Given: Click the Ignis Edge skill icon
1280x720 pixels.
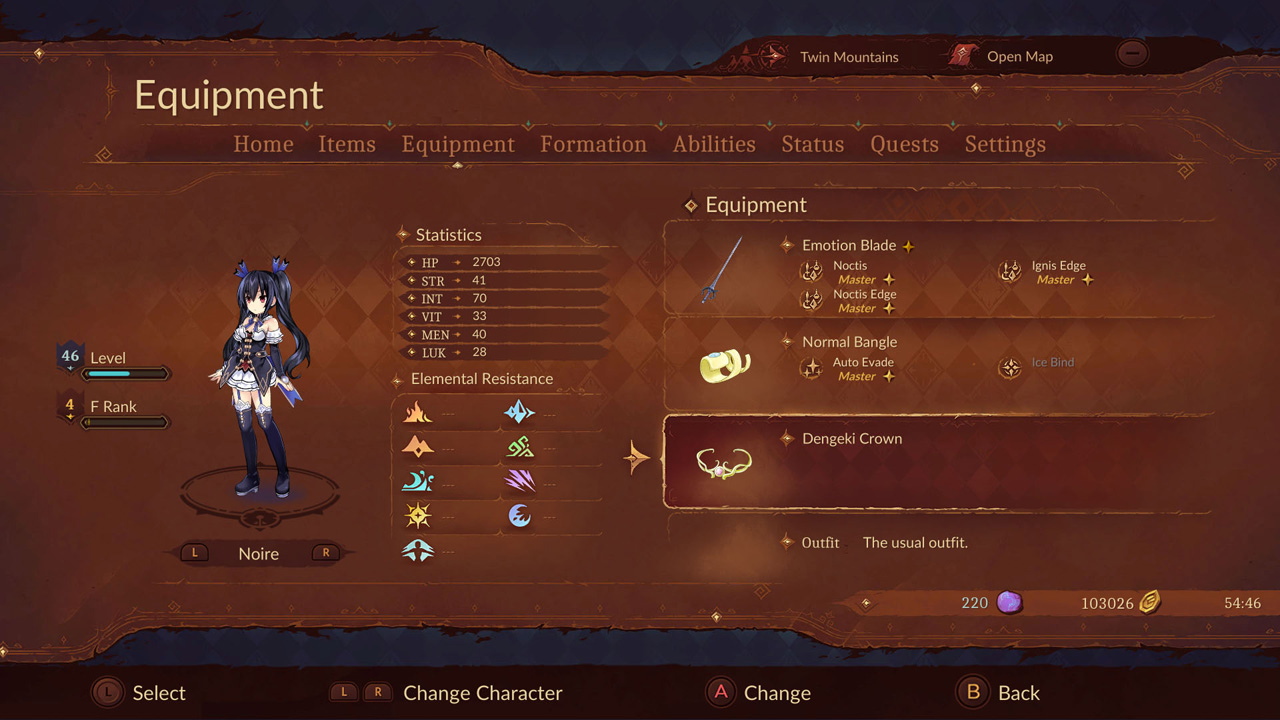Looking at the screenshot, I should click(x=1010, y=272).
